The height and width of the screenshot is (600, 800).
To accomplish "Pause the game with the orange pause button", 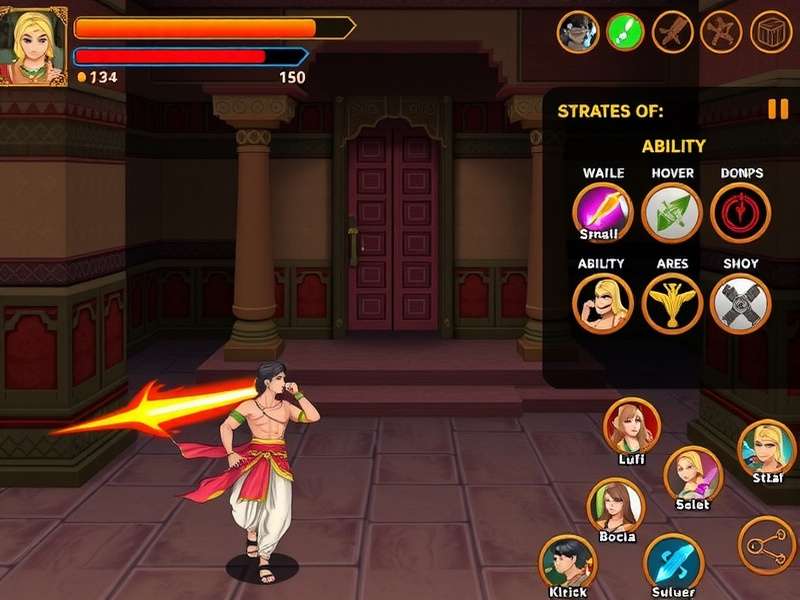I will click(777, 110).
